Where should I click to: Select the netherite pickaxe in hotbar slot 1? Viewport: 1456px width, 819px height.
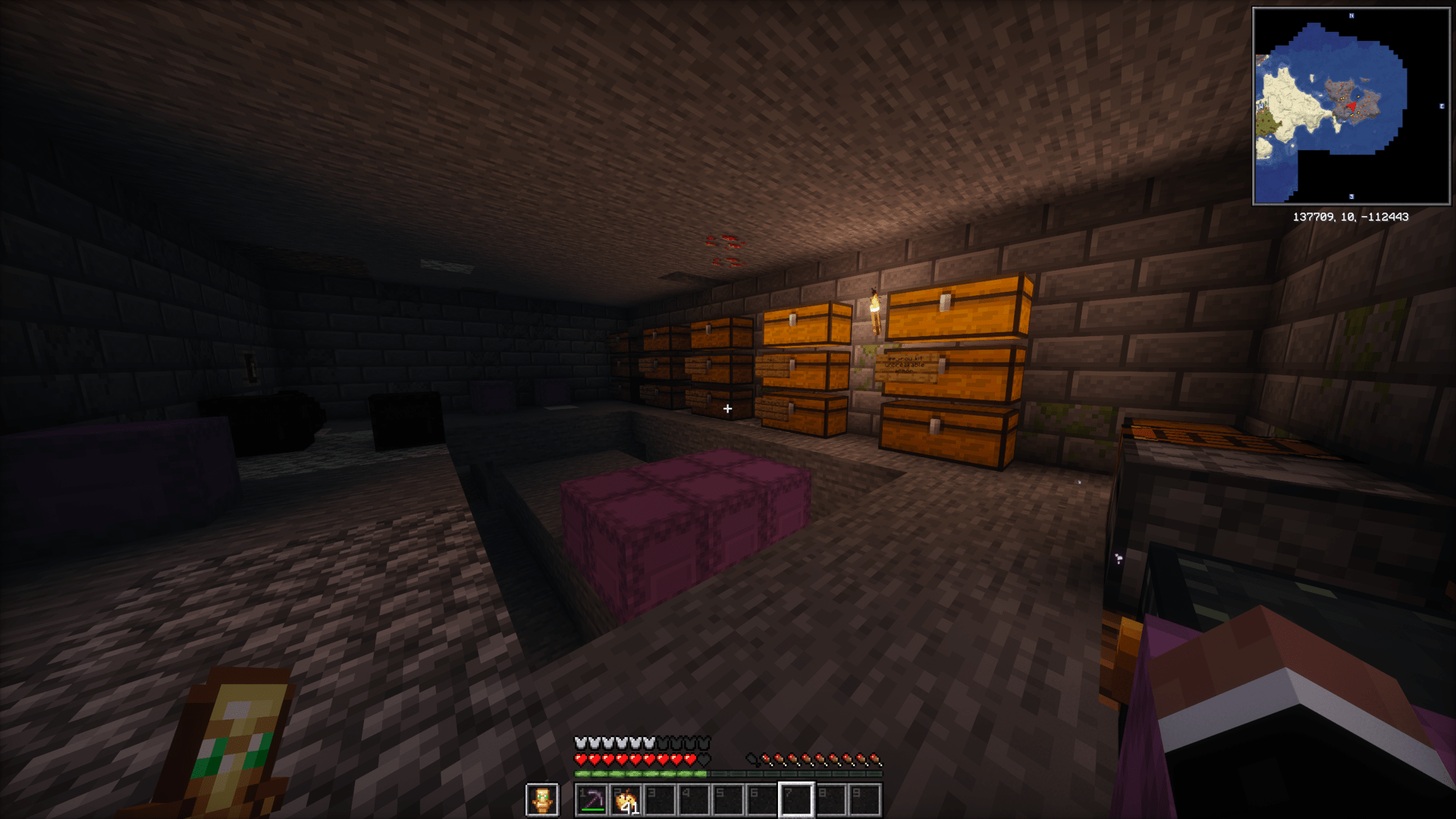[x=592, y=798]
